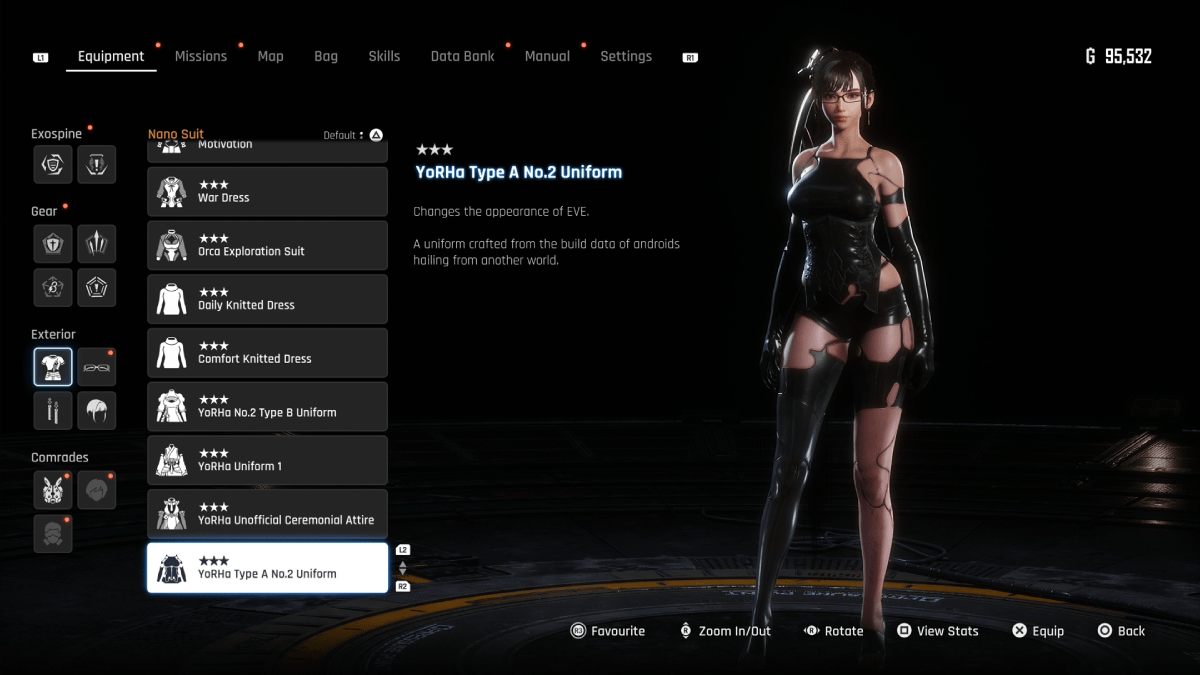Open the hairstyle exterior slot

(97, 410)
